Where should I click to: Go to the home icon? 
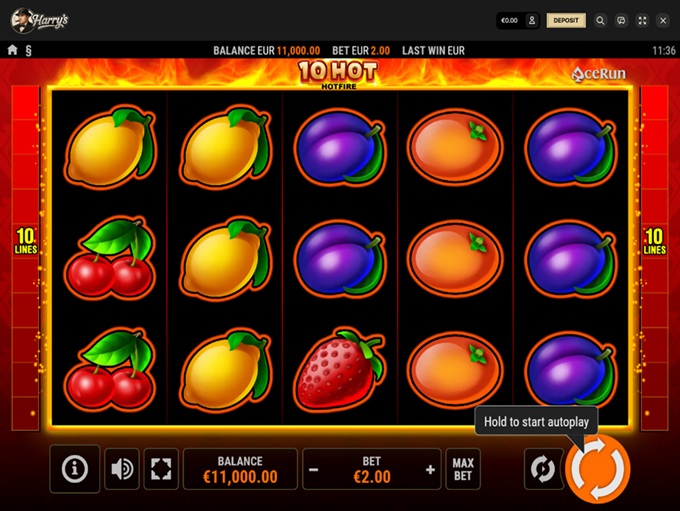(13, 50)
